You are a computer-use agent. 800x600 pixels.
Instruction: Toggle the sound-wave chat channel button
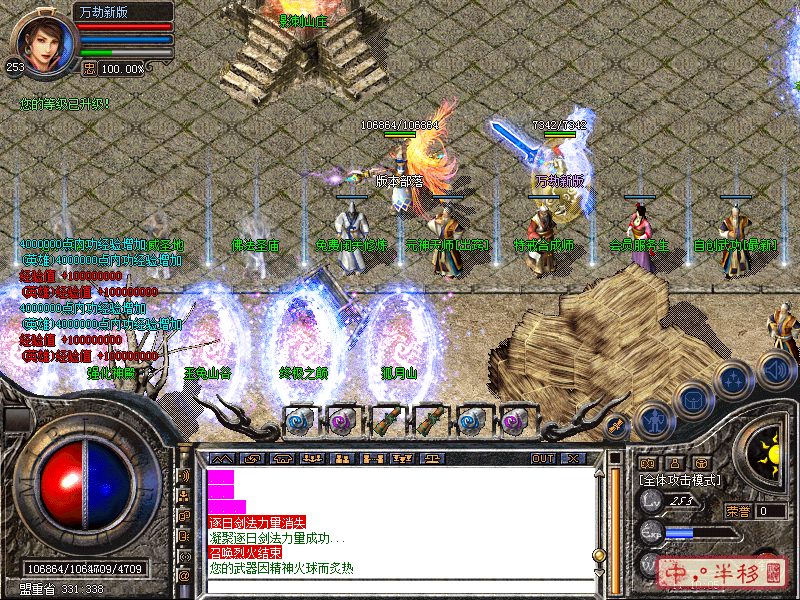184,476
